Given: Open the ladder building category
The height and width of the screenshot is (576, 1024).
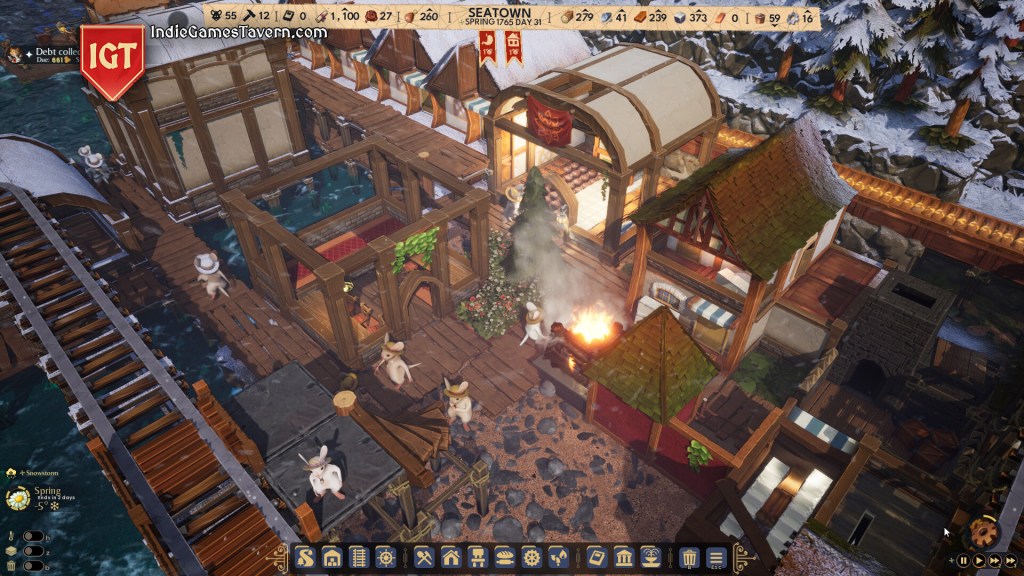Looking at the screenshot, I should click(359, 557).
